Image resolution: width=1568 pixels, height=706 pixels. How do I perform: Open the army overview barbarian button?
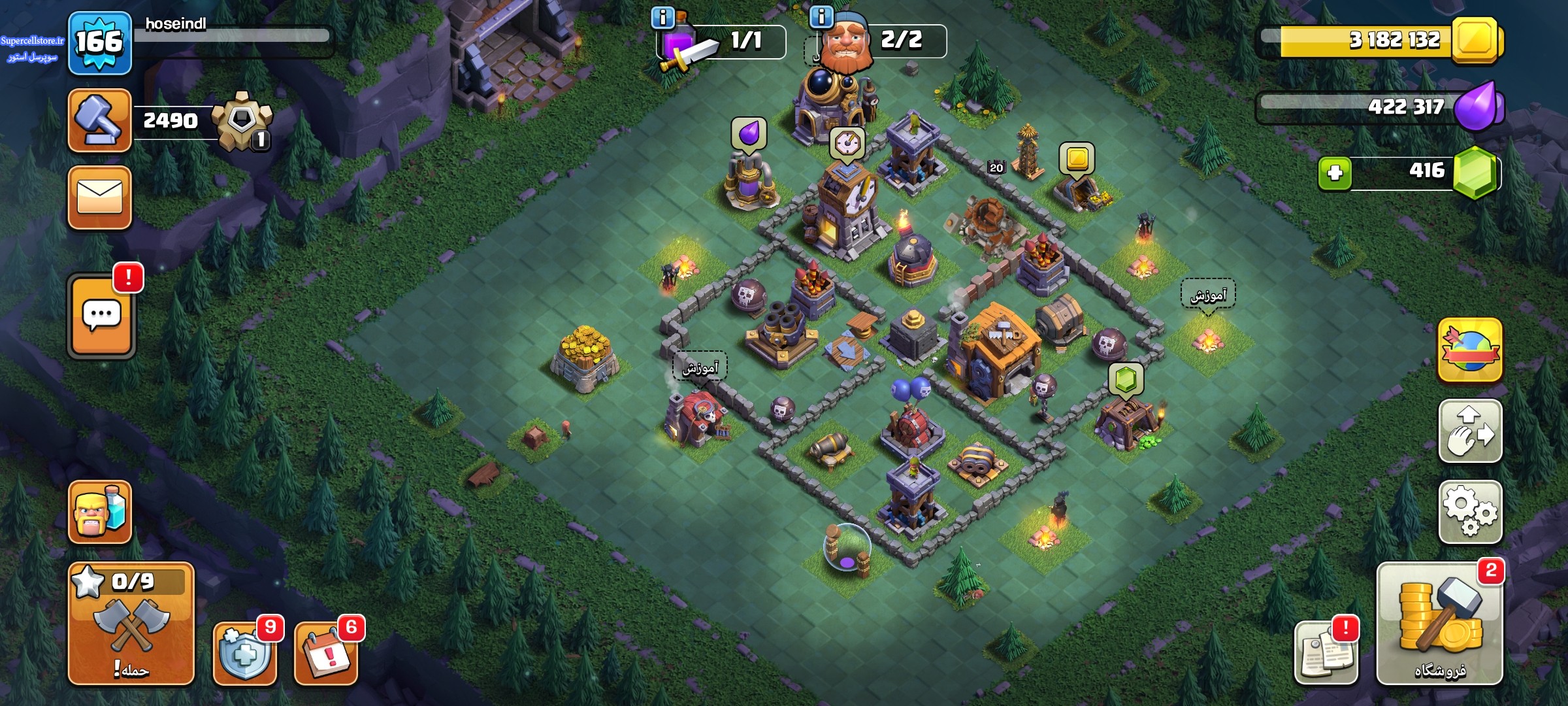[x=99, y=513]
